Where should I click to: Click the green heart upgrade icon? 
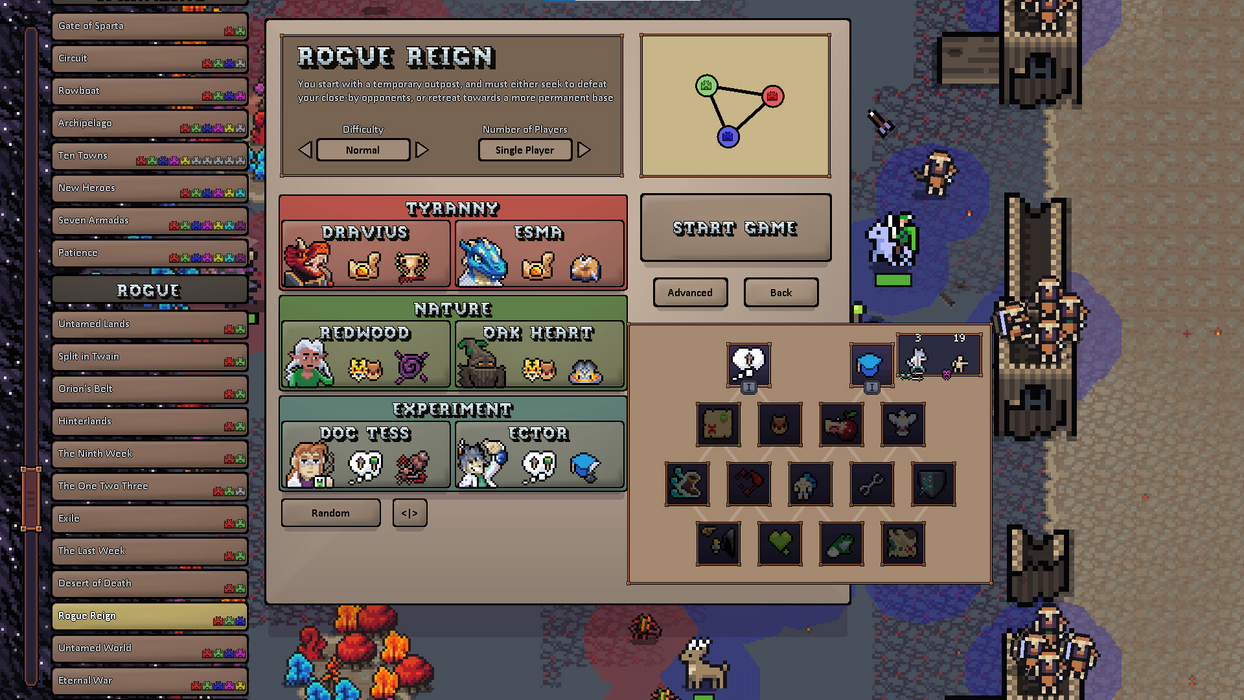(x=780, y=544)
